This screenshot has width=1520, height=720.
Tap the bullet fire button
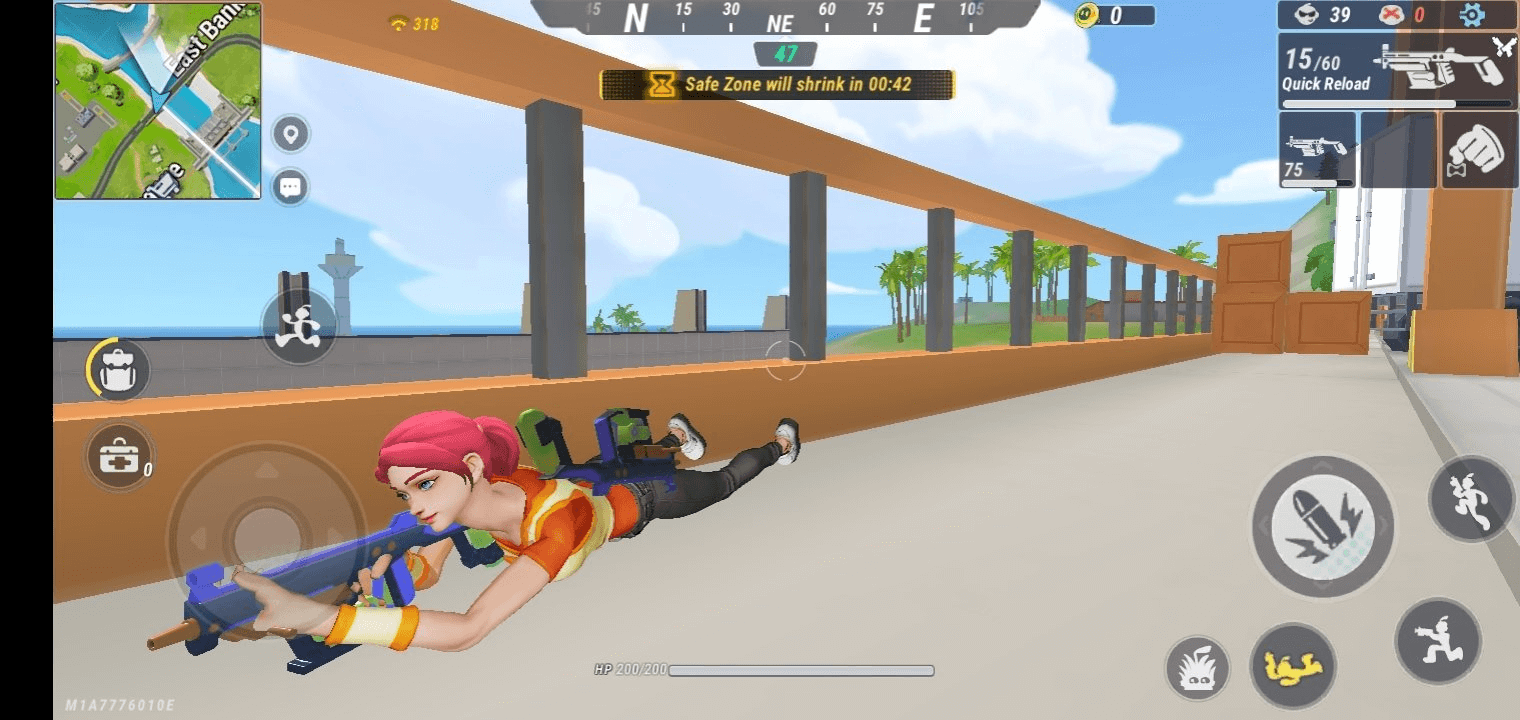(1322, 527)
